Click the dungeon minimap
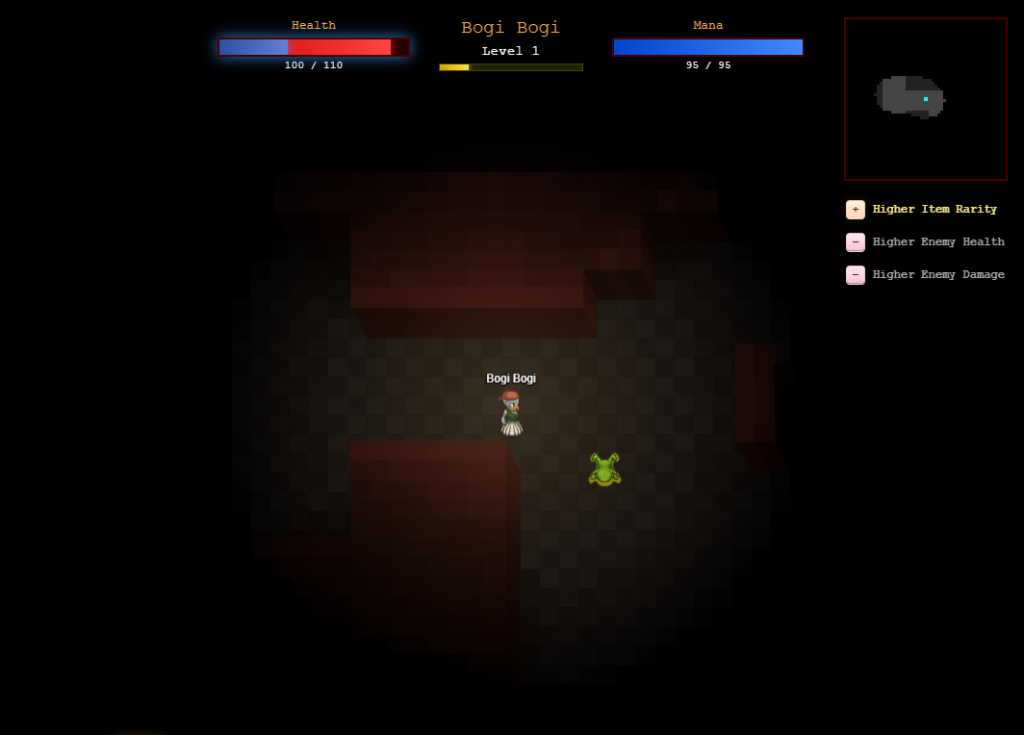1024x735 pixels. pos(925,98)
